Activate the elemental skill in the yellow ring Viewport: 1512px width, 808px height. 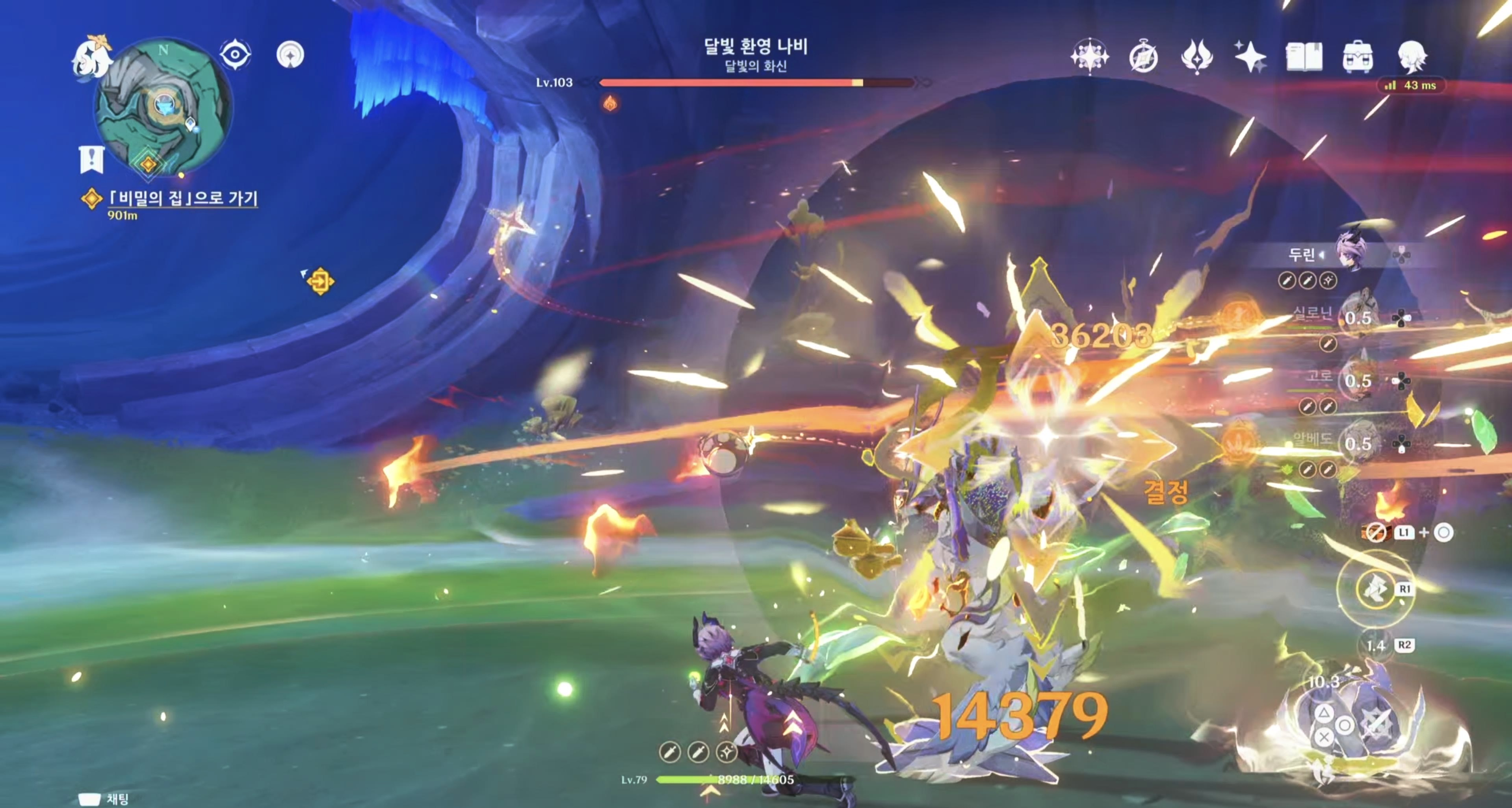point(1375,589)
